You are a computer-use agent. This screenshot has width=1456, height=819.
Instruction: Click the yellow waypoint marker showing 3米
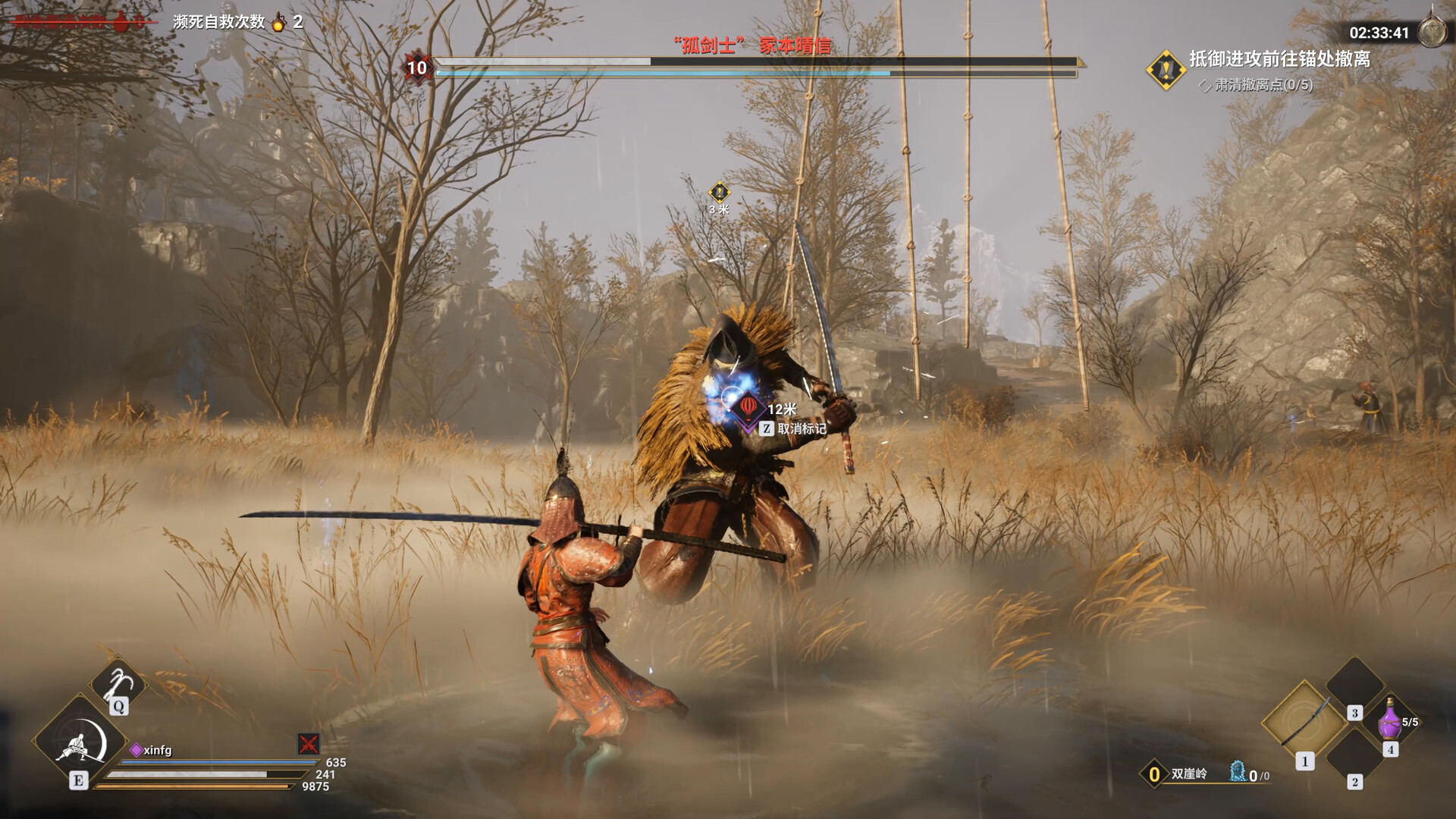pos(719,193)
